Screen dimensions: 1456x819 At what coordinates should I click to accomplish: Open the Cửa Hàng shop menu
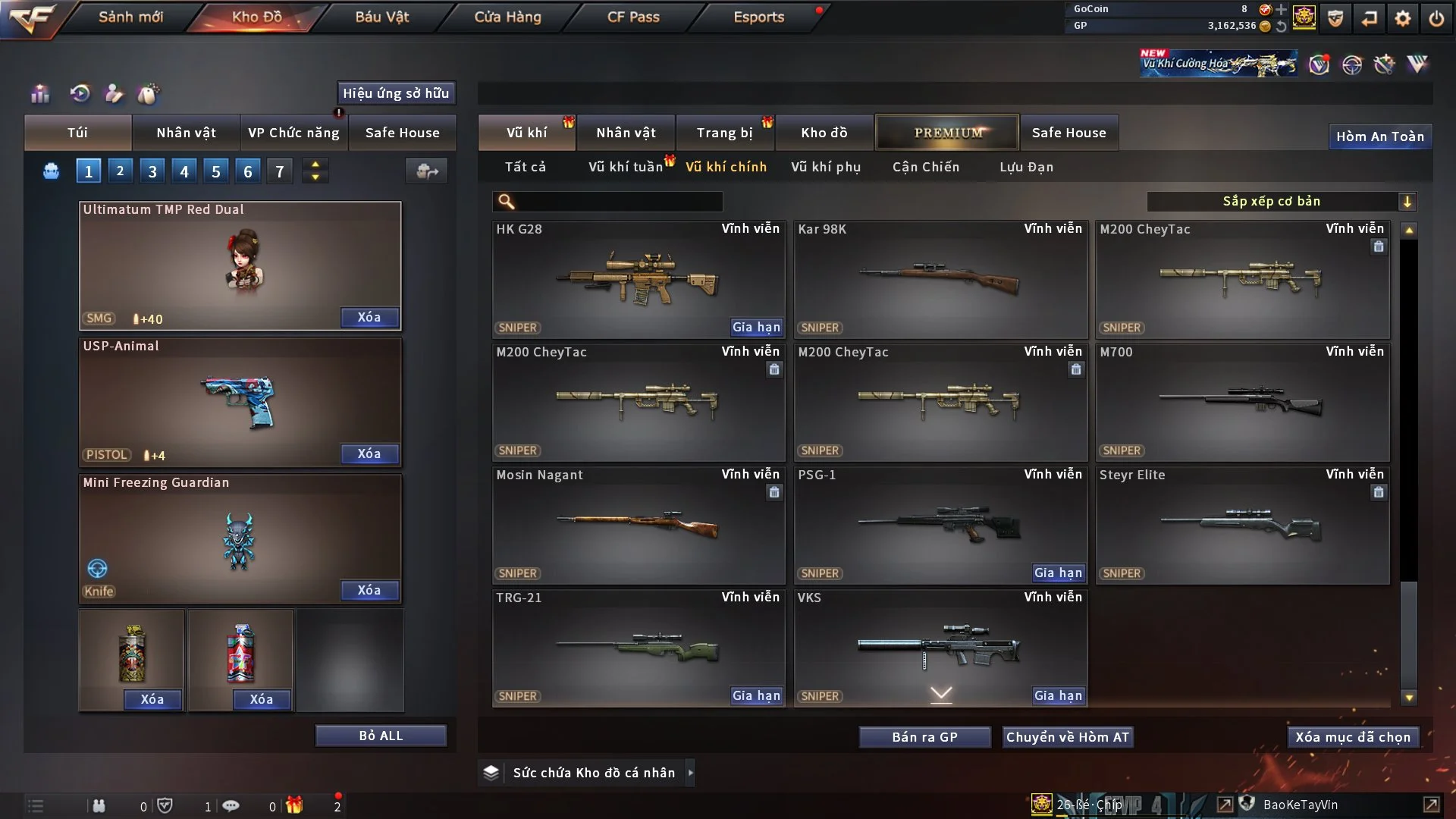point(507,17)
